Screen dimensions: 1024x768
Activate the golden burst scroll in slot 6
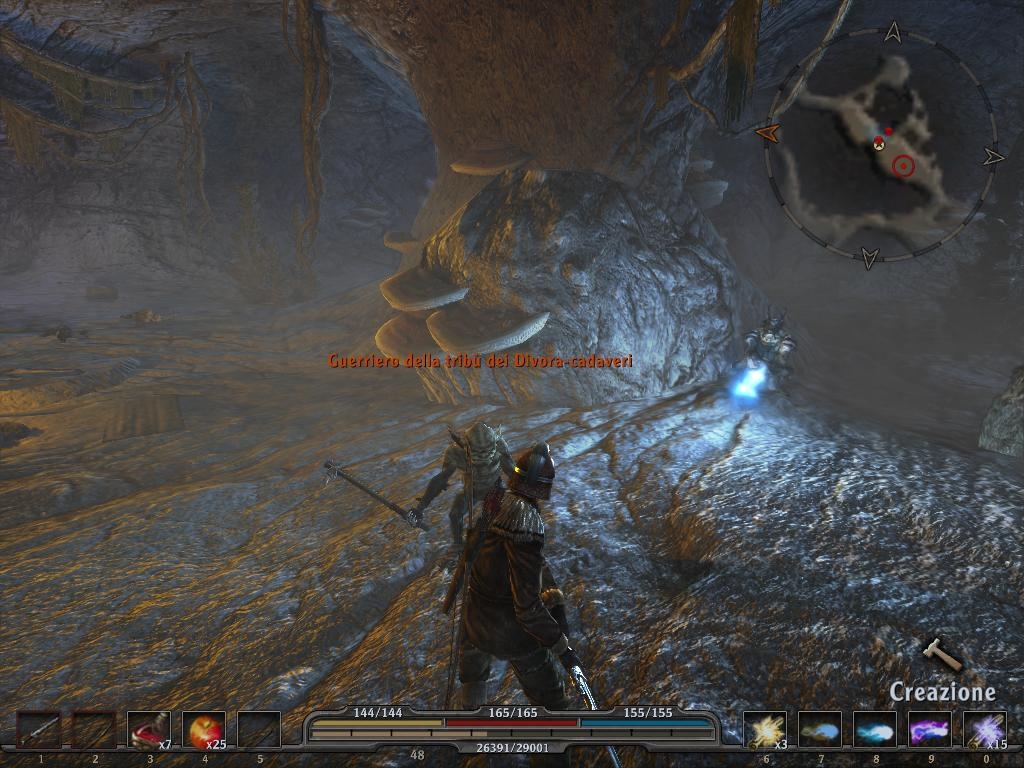pos(765,730)
